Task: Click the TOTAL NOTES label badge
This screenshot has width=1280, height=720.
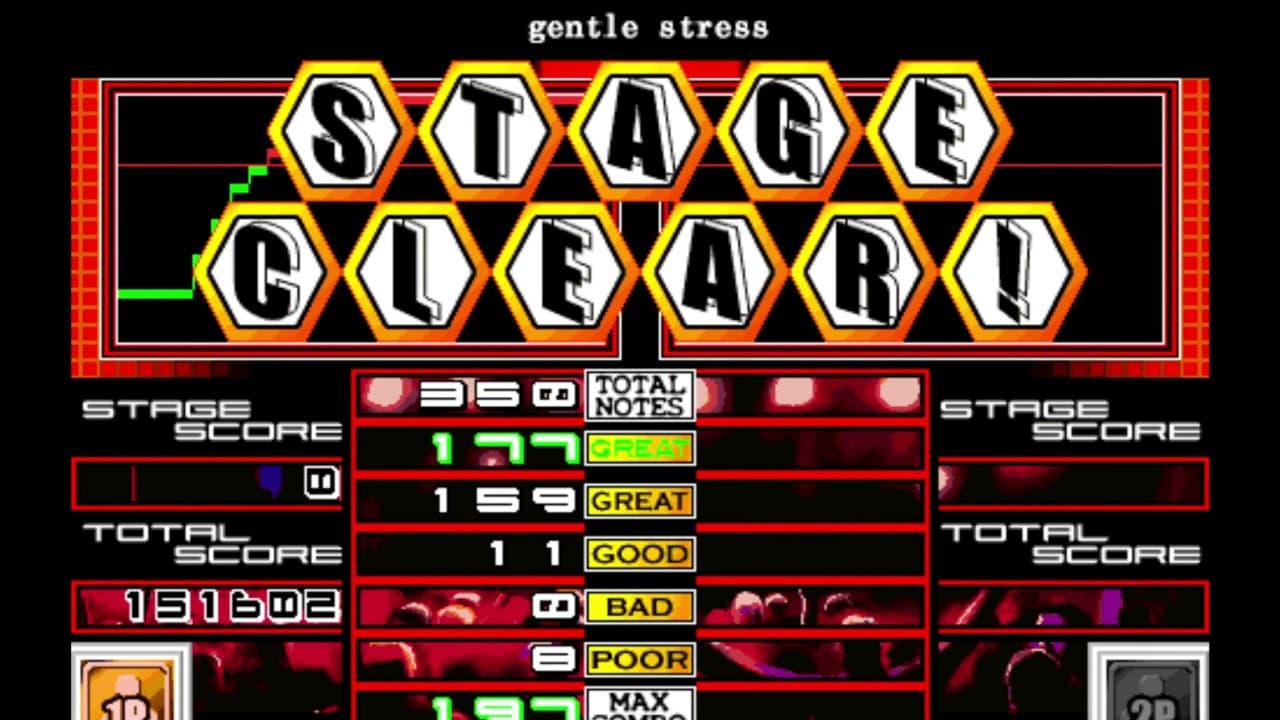Action: point(639,395)
